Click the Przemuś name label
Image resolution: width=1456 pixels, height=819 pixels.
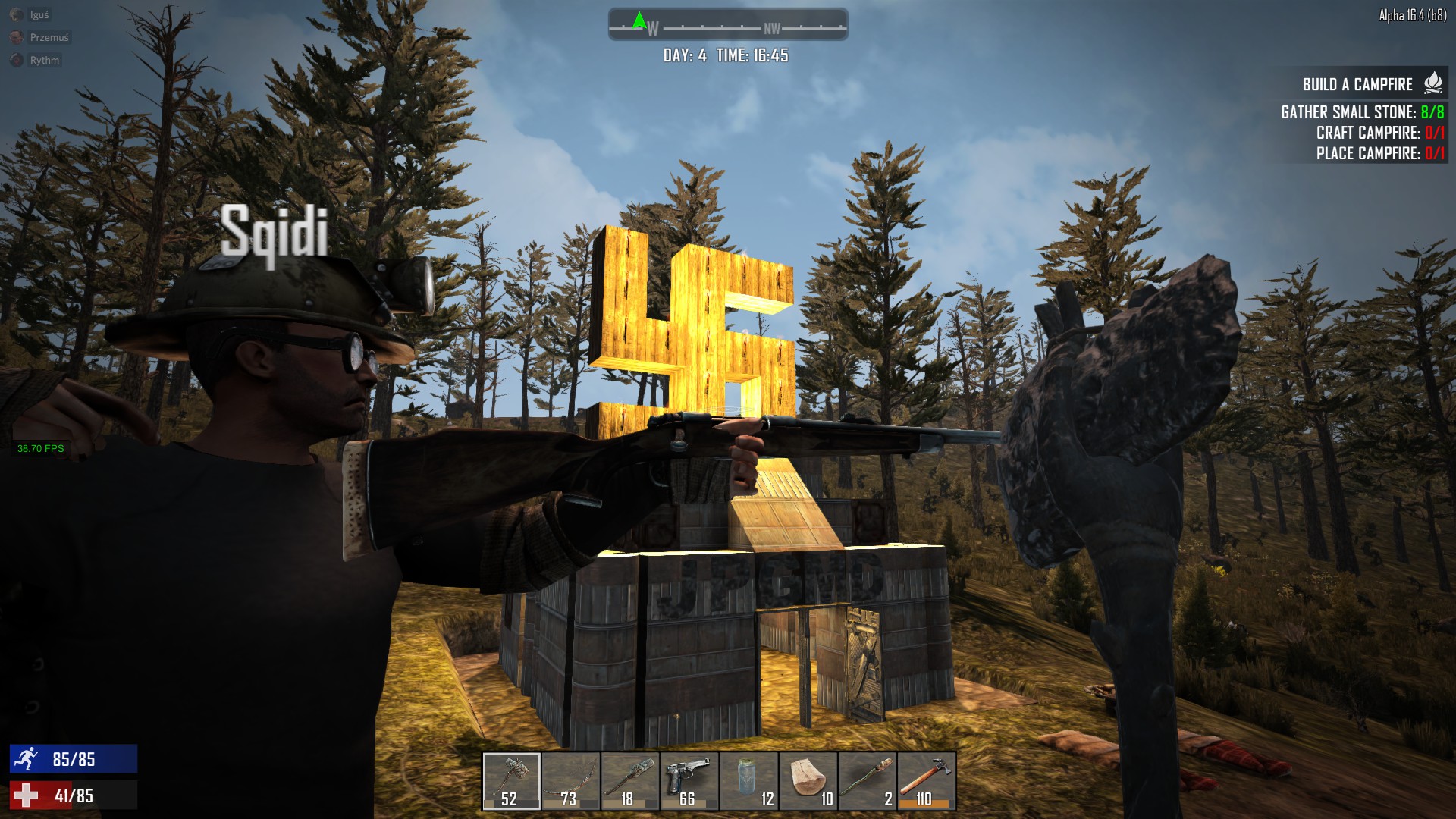(50, 37)
